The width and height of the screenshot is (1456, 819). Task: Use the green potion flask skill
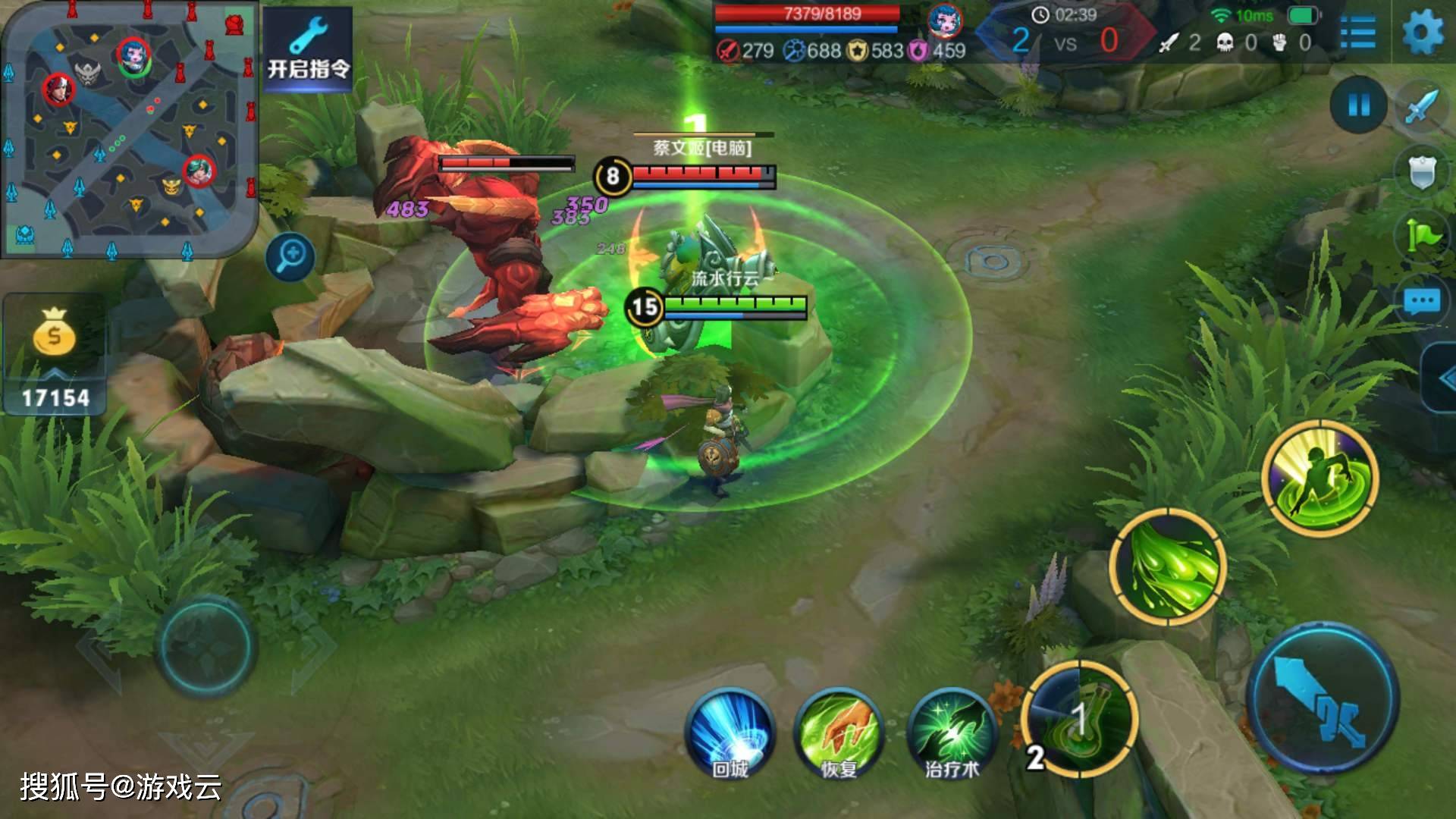[x=1080, y=717]
